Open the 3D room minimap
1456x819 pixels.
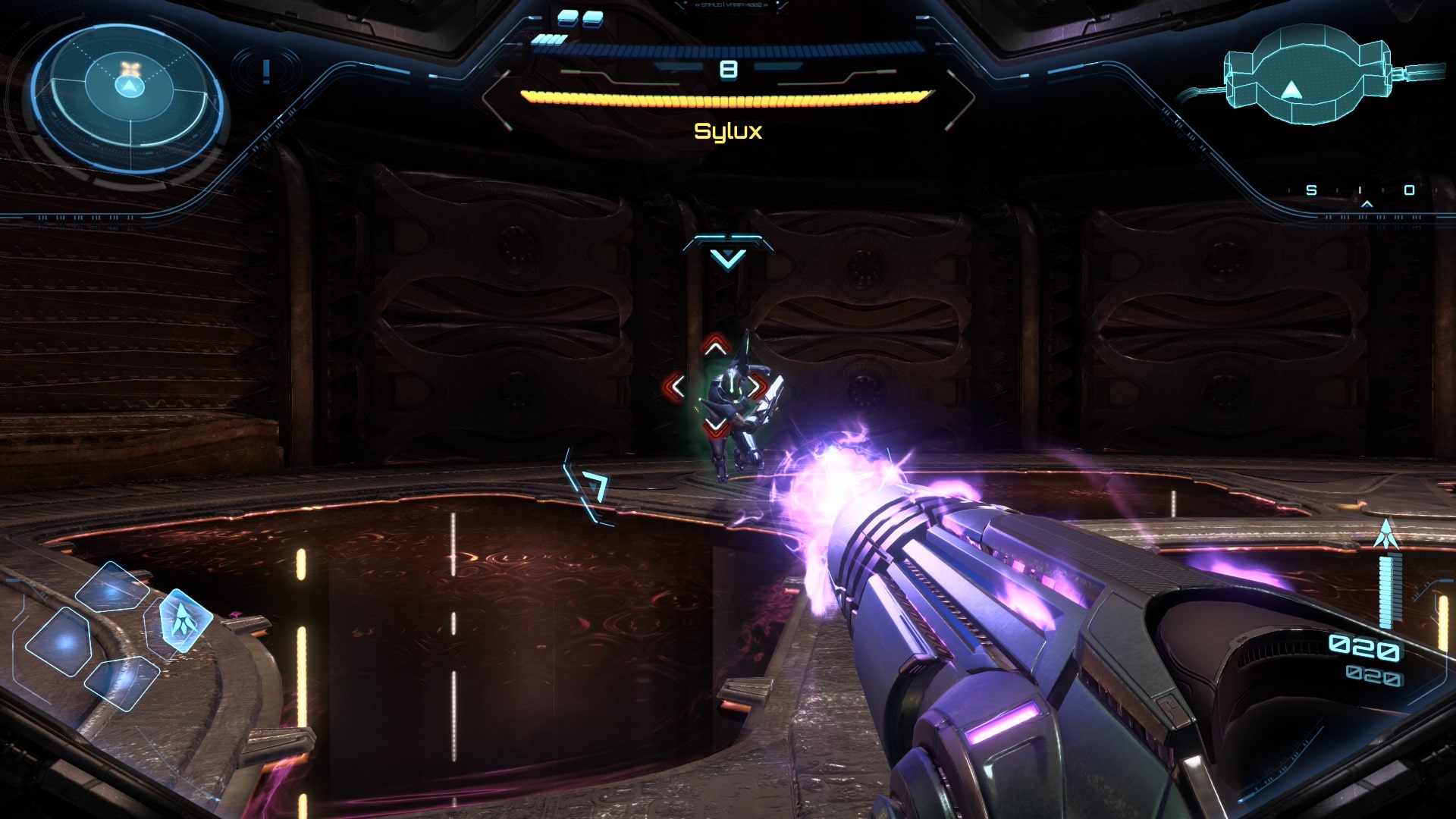(x=1306, y=74)
